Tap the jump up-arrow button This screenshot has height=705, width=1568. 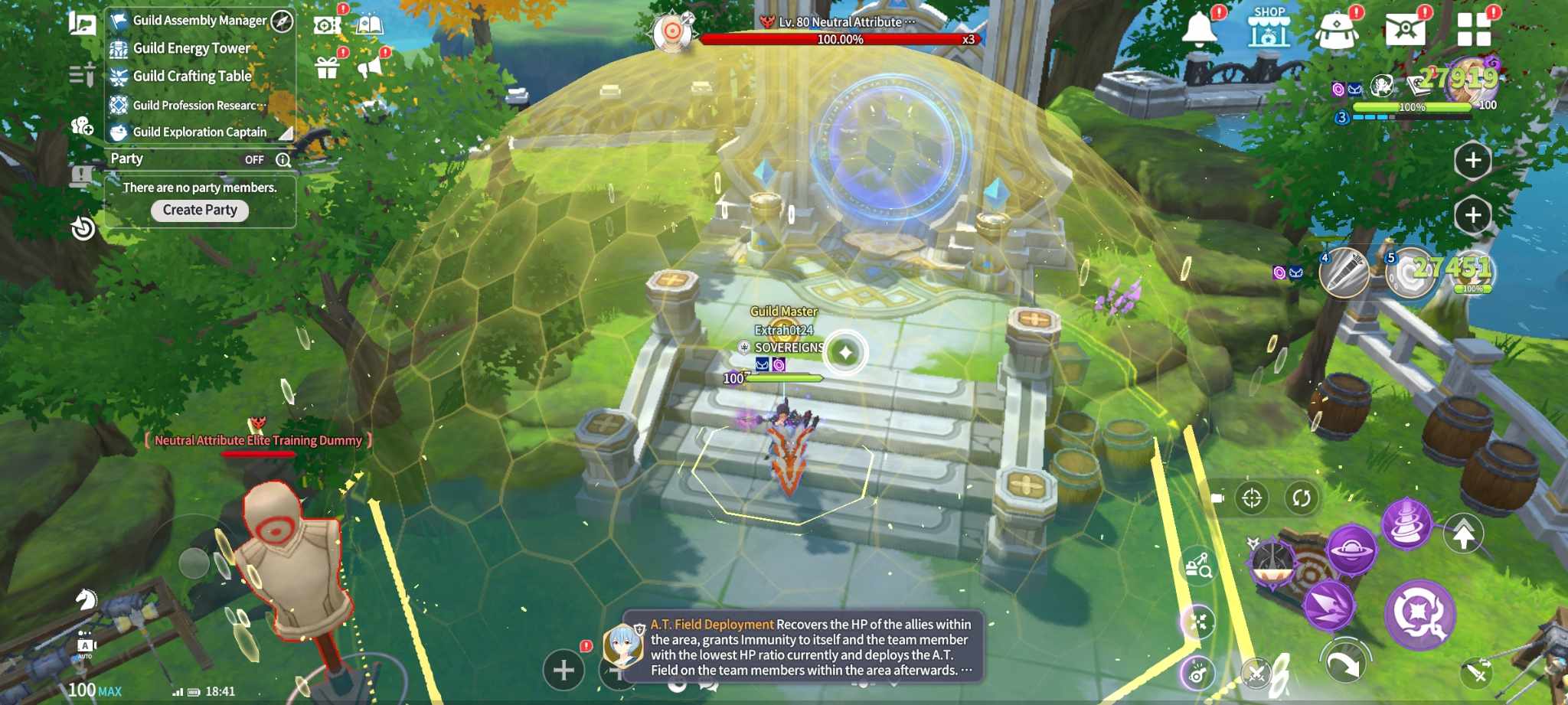click(1463, 534)
